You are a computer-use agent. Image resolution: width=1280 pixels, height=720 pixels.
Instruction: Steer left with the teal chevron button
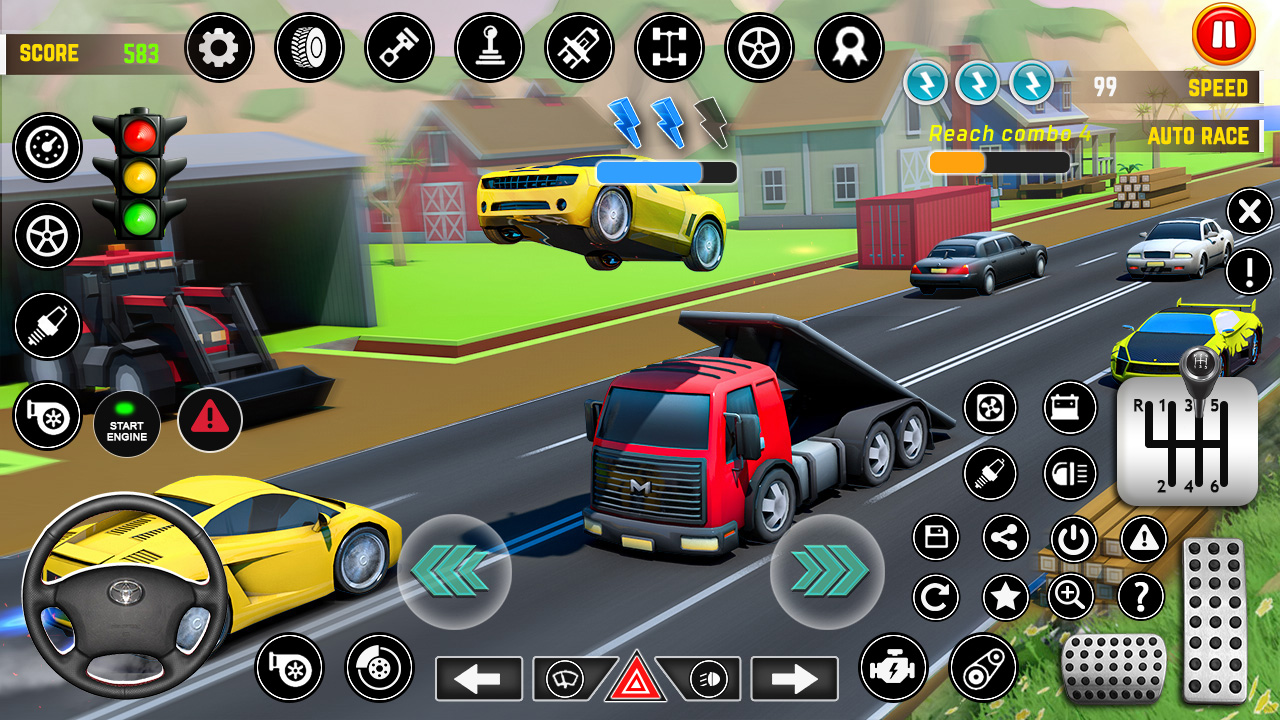454,572
